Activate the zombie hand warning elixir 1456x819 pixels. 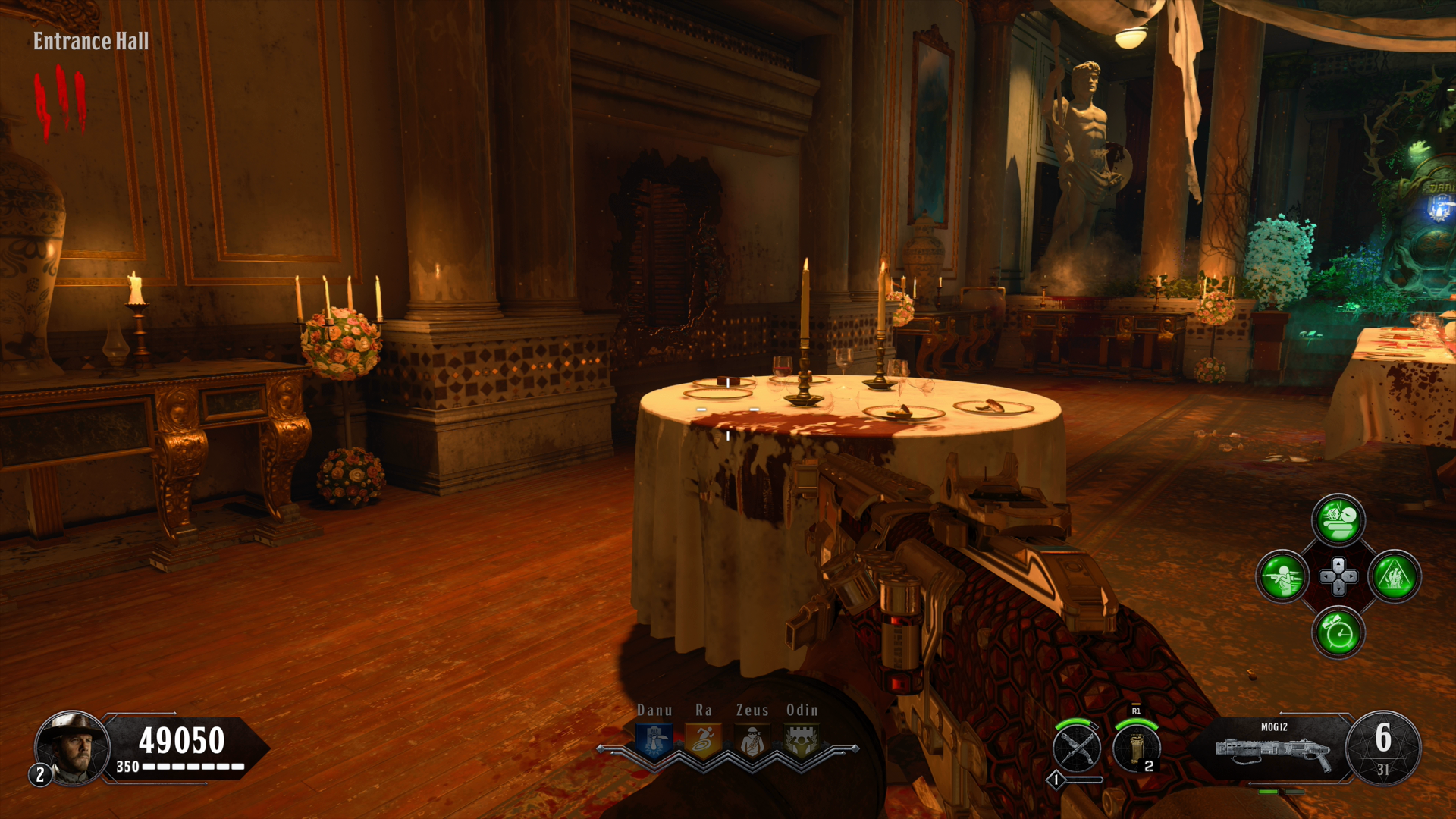[x=1395, y=576]
